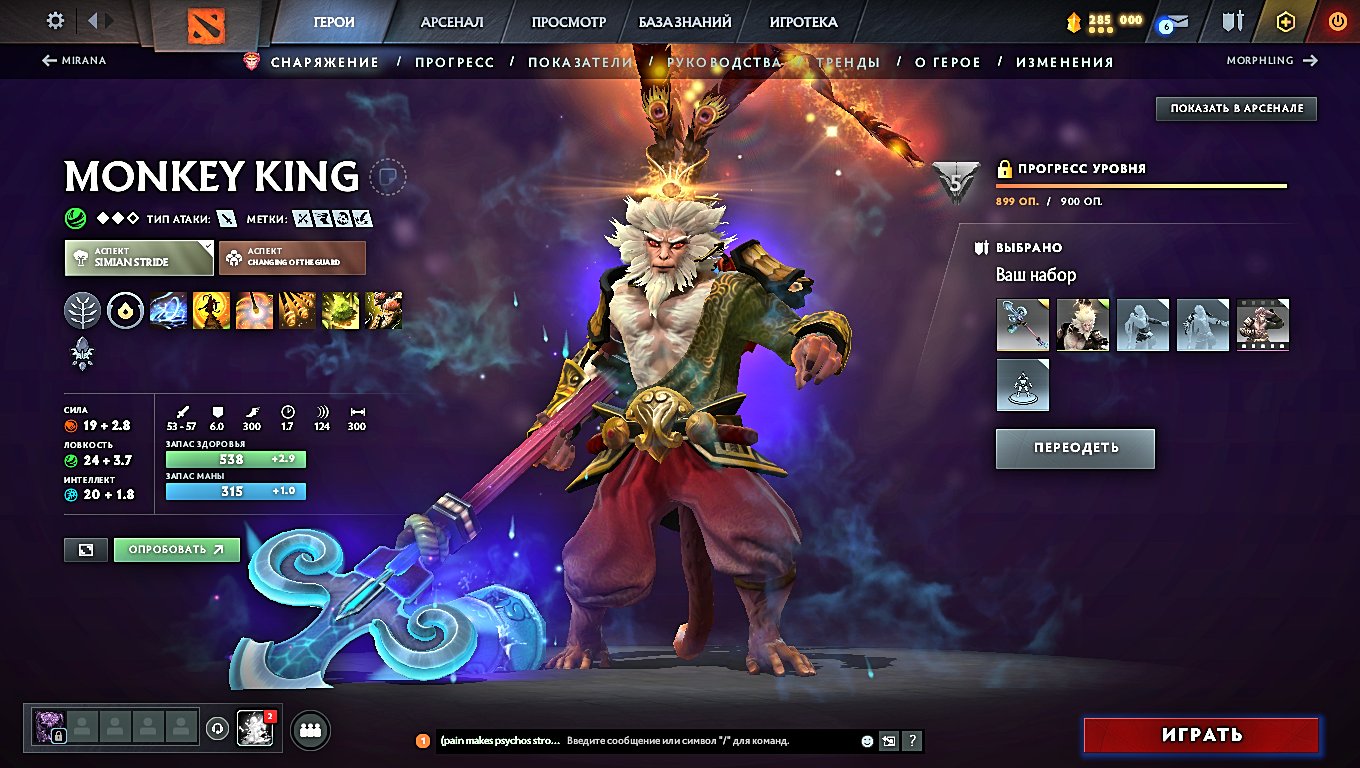Choose the Changing of the Guard aspect
The width and height of the screenshot is (1360, 768).
[292, 258]
